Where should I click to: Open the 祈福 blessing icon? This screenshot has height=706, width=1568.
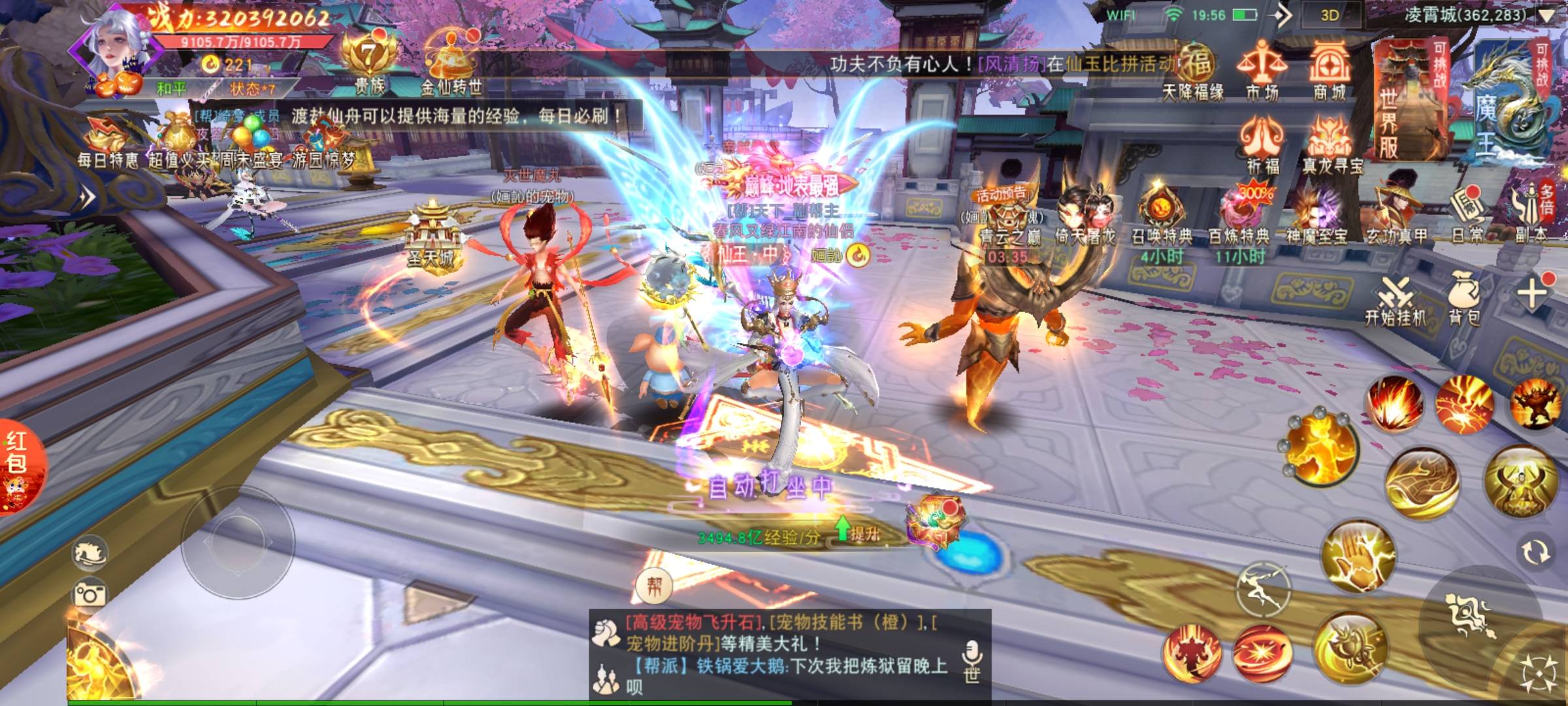coord(1262,144)
